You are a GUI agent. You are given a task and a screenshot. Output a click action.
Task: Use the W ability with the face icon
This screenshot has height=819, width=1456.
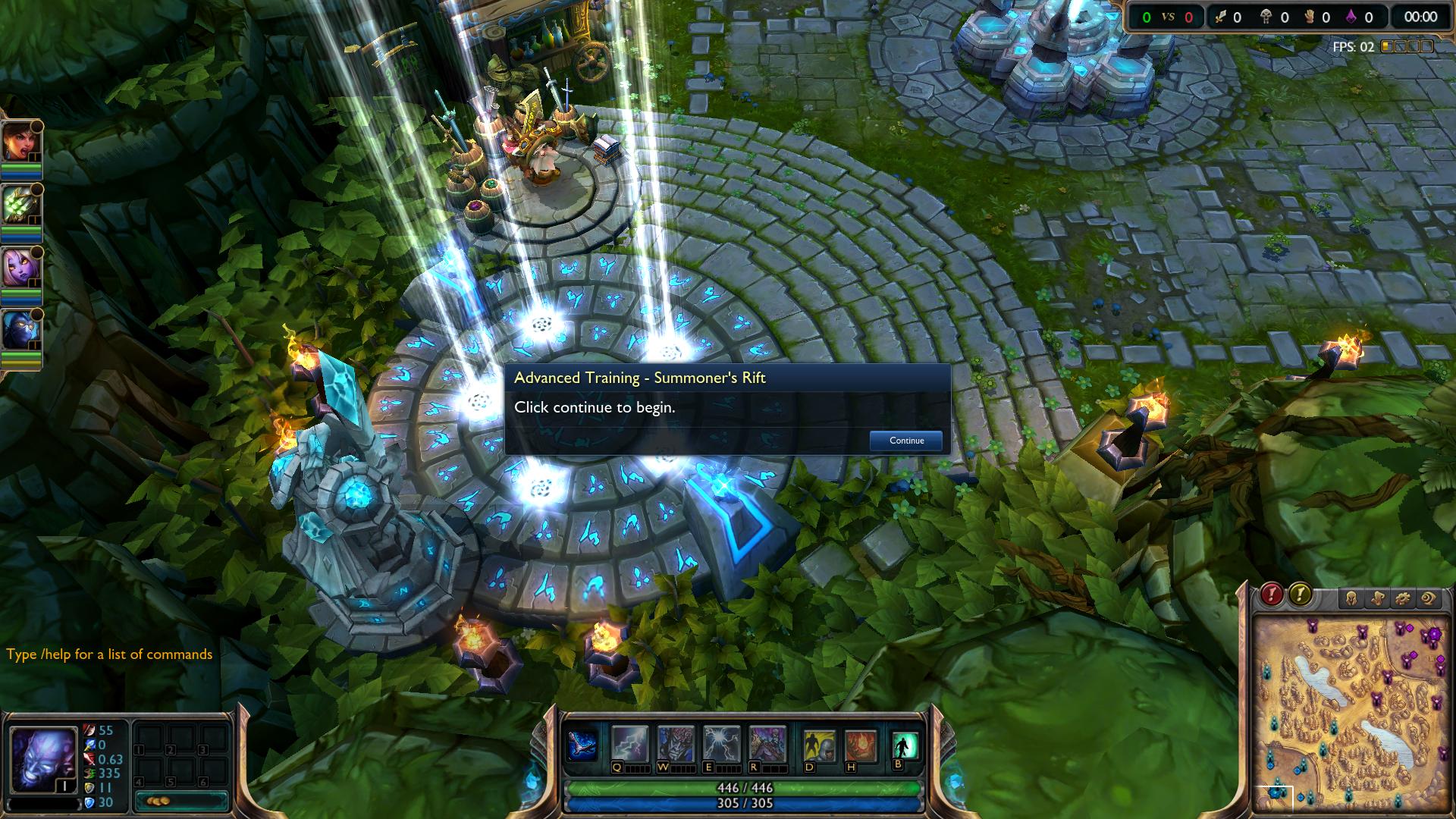[676, 744]
